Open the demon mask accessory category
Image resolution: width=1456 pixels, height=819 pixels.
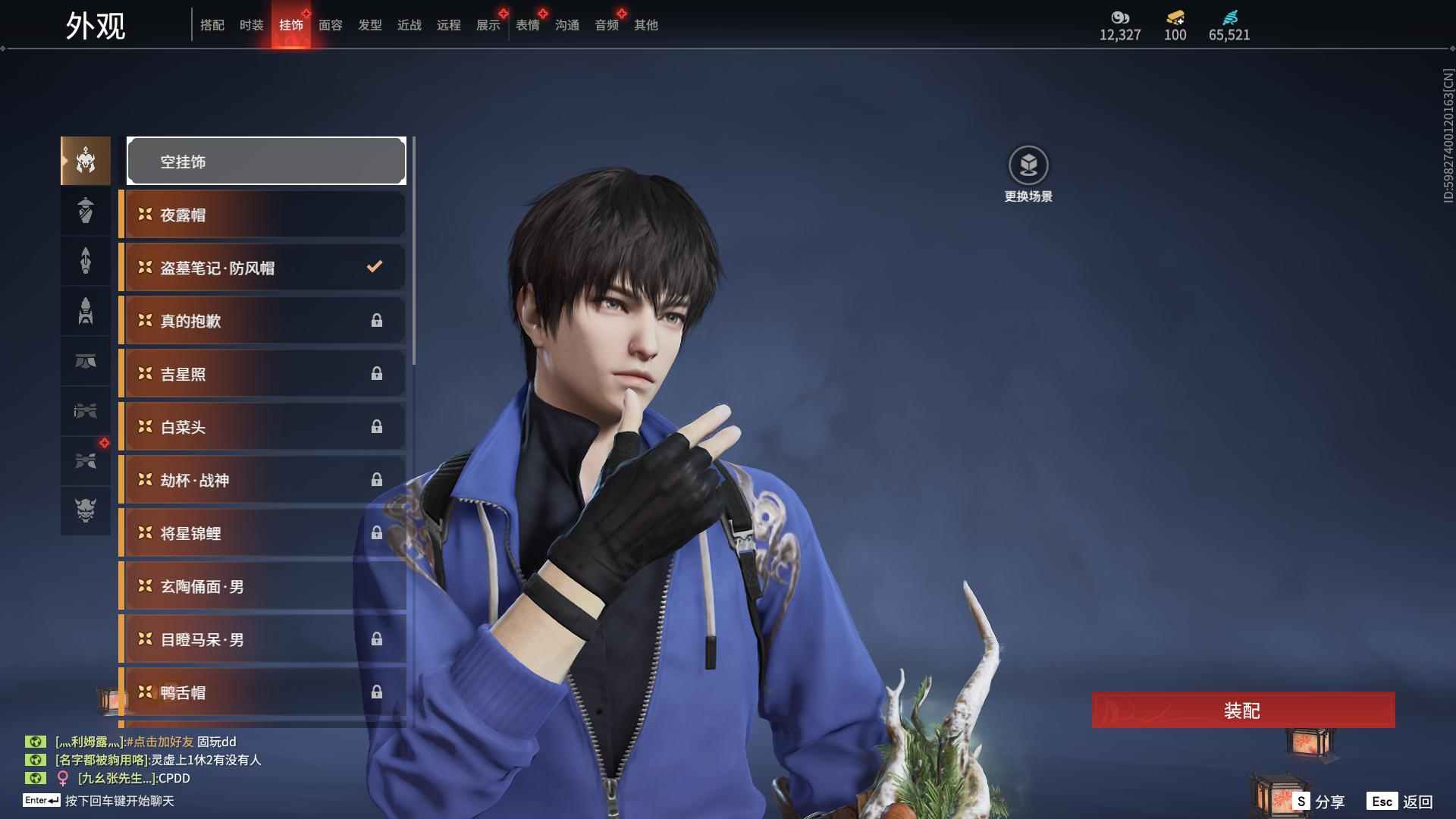click(86, 510)
